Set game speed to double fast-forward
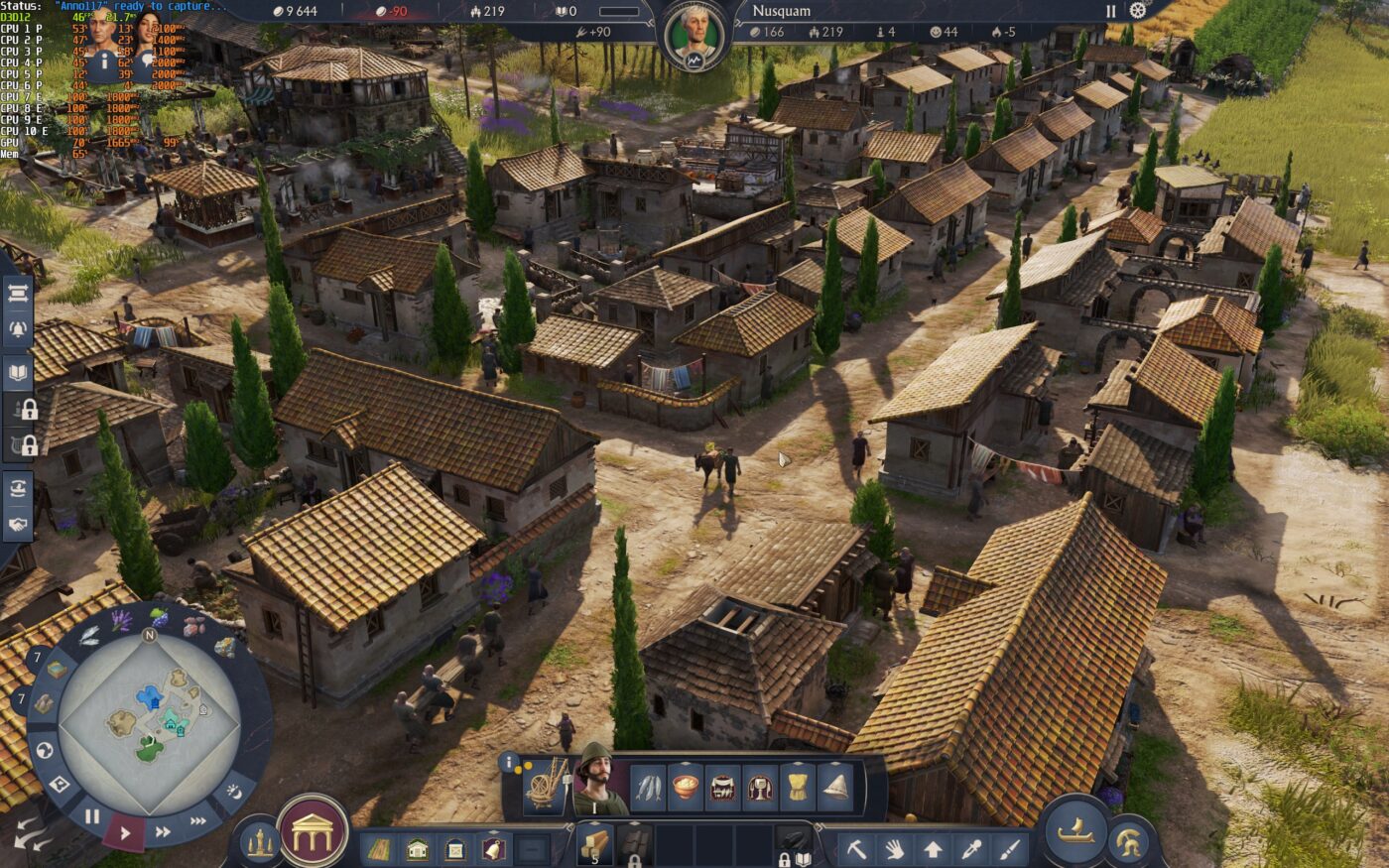This screenshot has height=868, width=1389. click(164, 831)
